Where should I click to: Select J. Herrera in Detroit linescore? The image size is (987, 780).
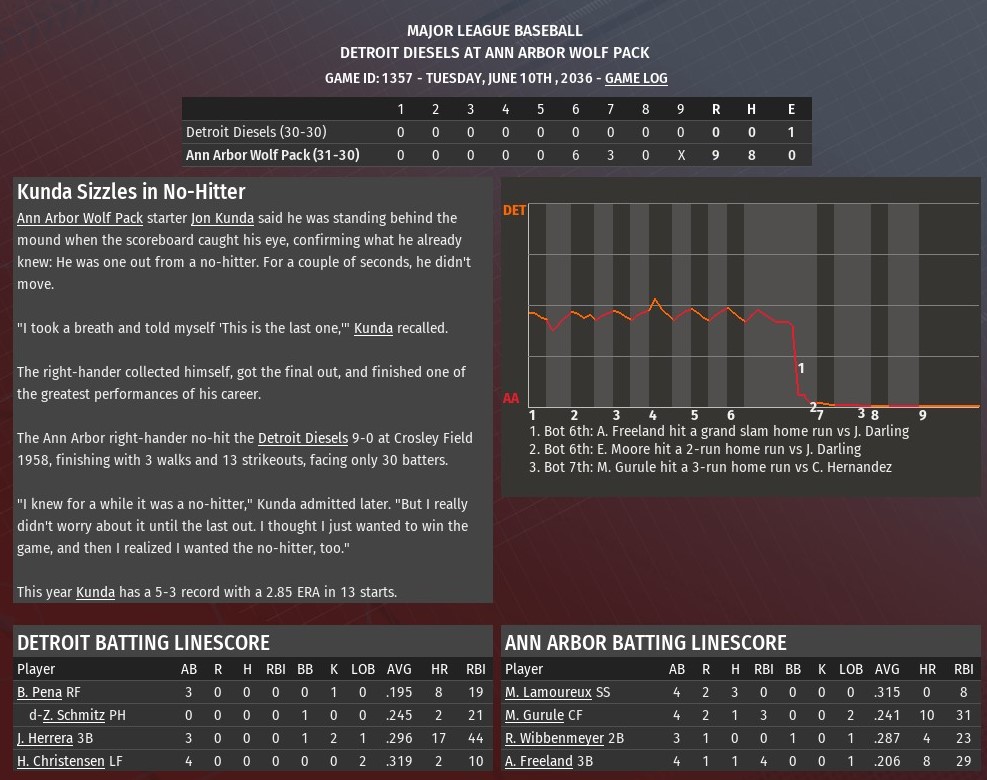click(x=45, y=738)
